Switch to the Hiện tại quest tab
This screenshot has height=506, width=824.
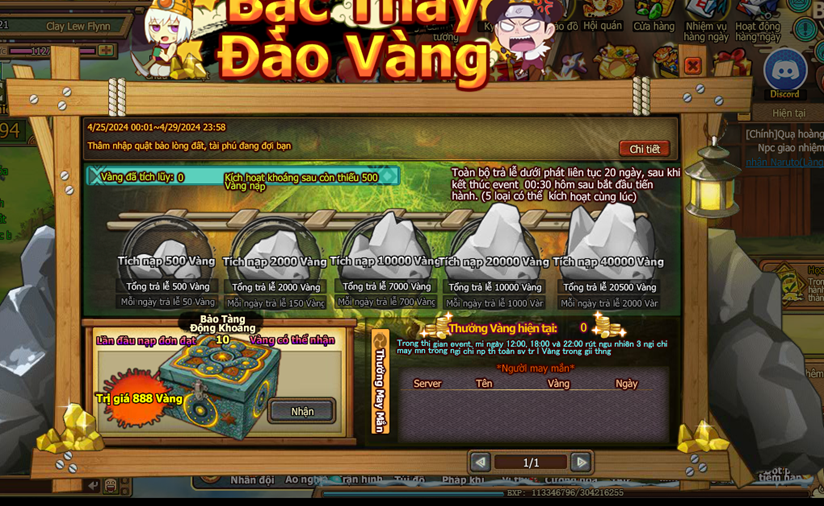pos(789,114)
